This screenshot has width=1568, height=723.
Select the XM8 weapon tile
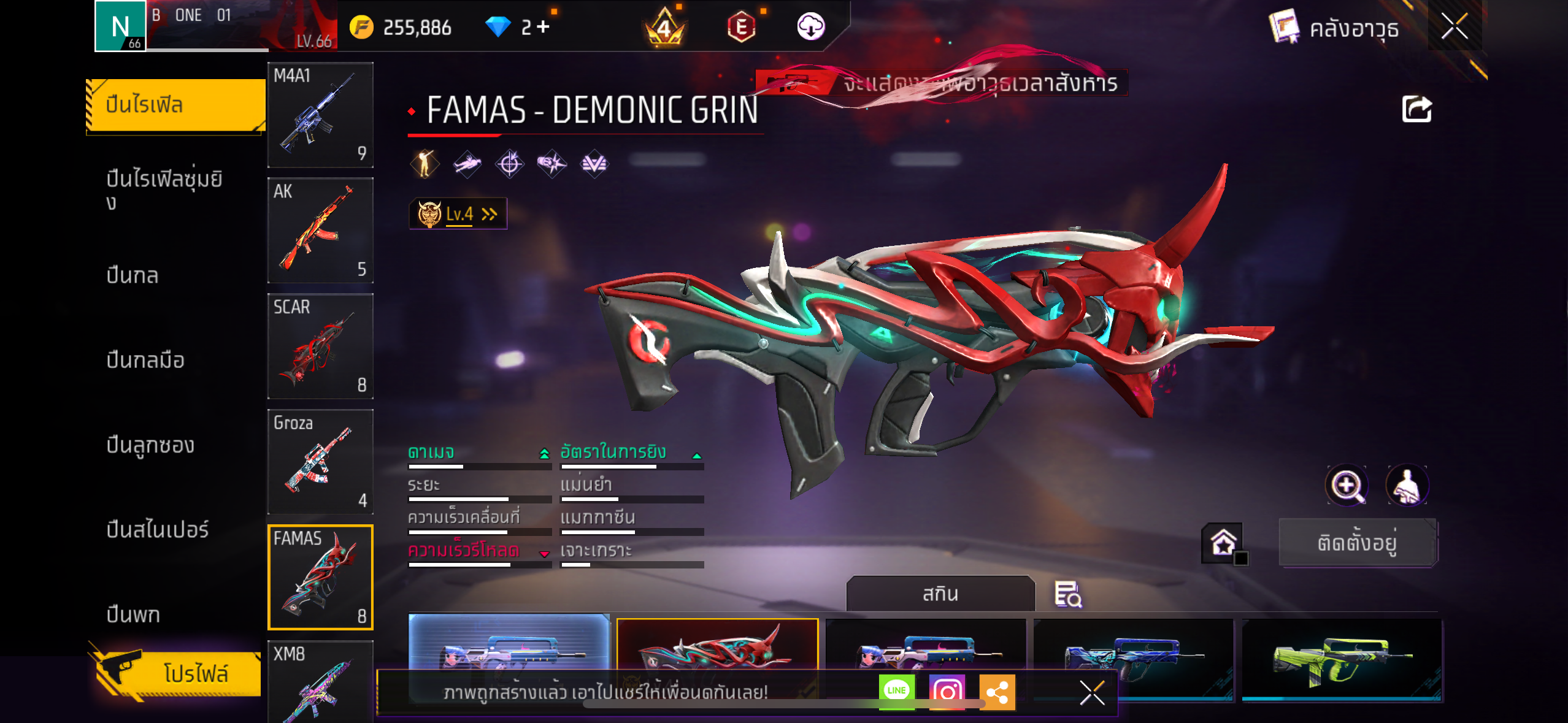[320, 681]
